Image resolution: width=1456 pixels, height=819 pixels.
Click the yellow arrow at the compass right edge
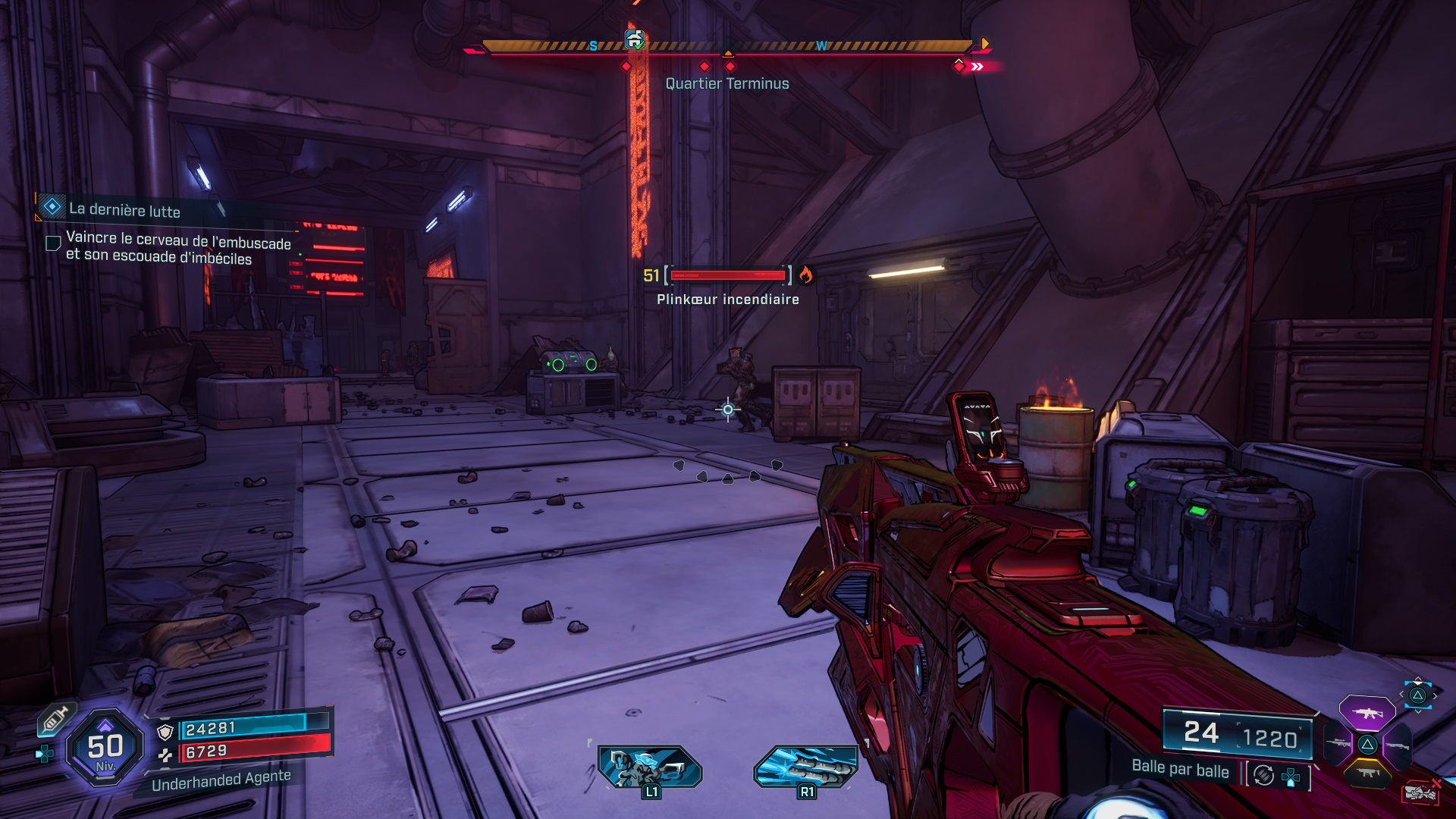(x=984, y=45)
